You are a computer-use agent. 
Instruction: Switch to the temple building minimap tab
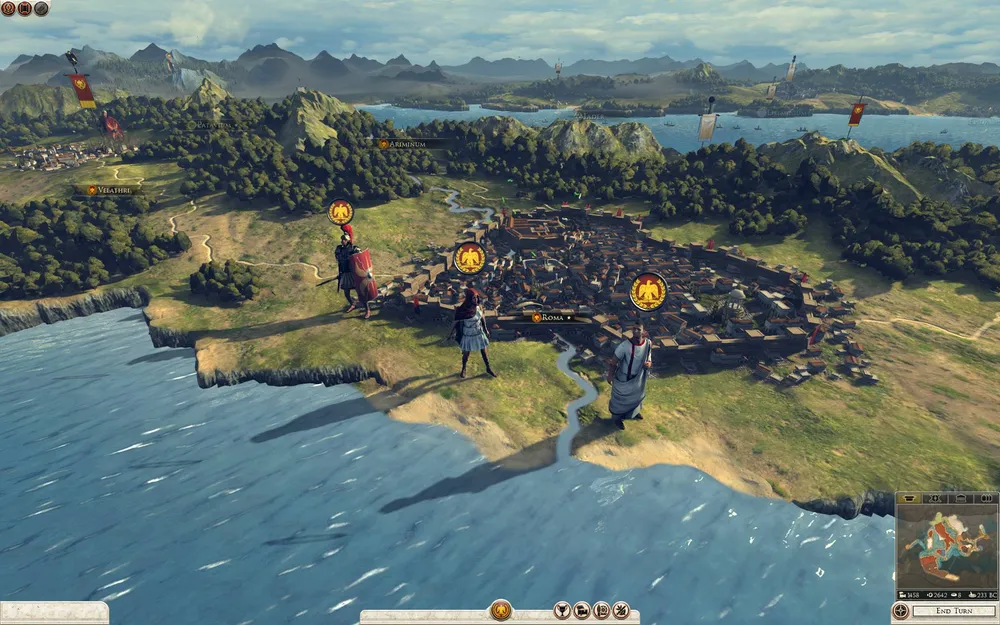pyautogui.click(x=958, y=497)
